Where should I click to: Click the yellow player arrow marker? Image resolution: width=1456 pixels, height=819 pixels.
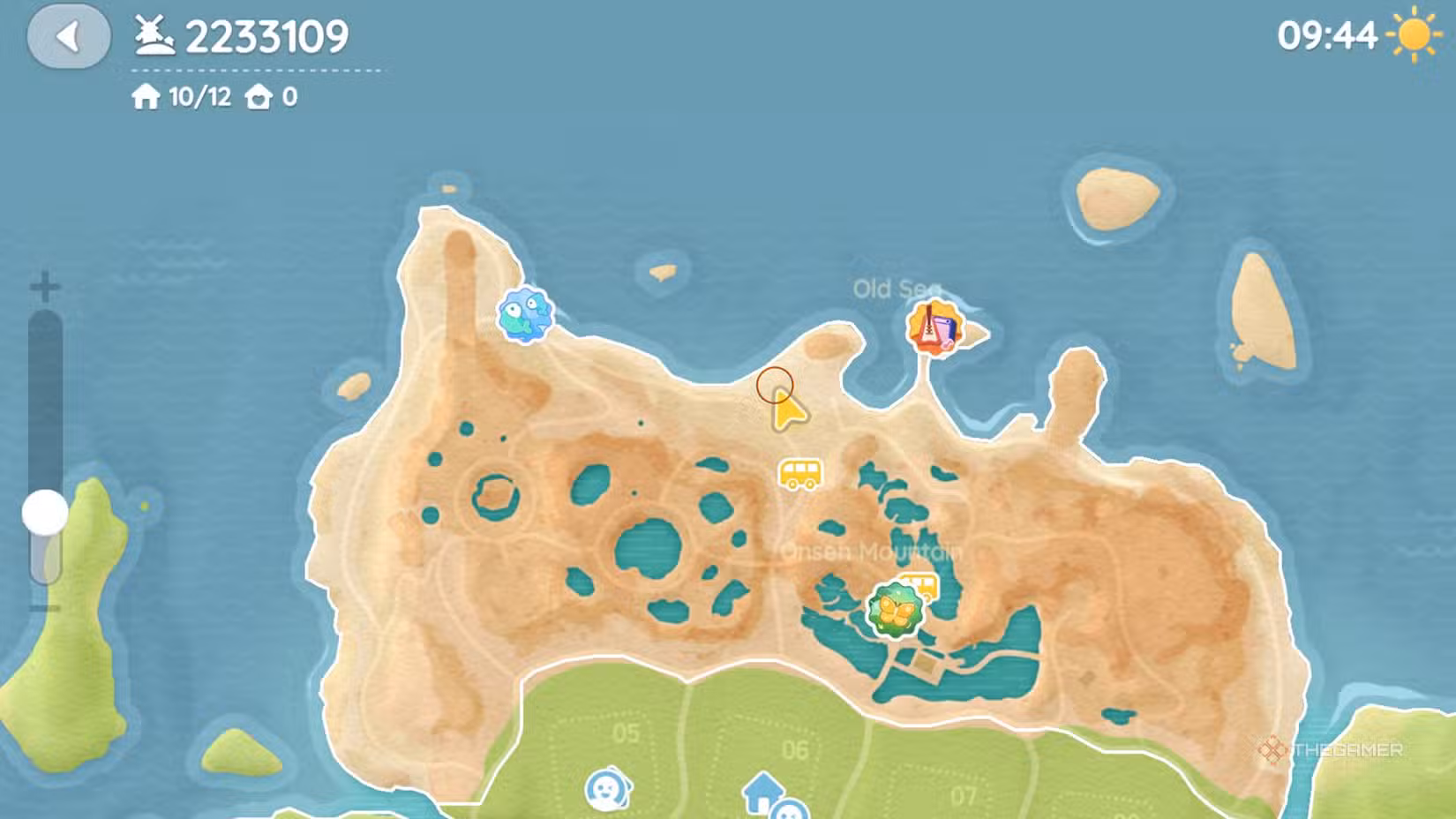coord(787,411)
